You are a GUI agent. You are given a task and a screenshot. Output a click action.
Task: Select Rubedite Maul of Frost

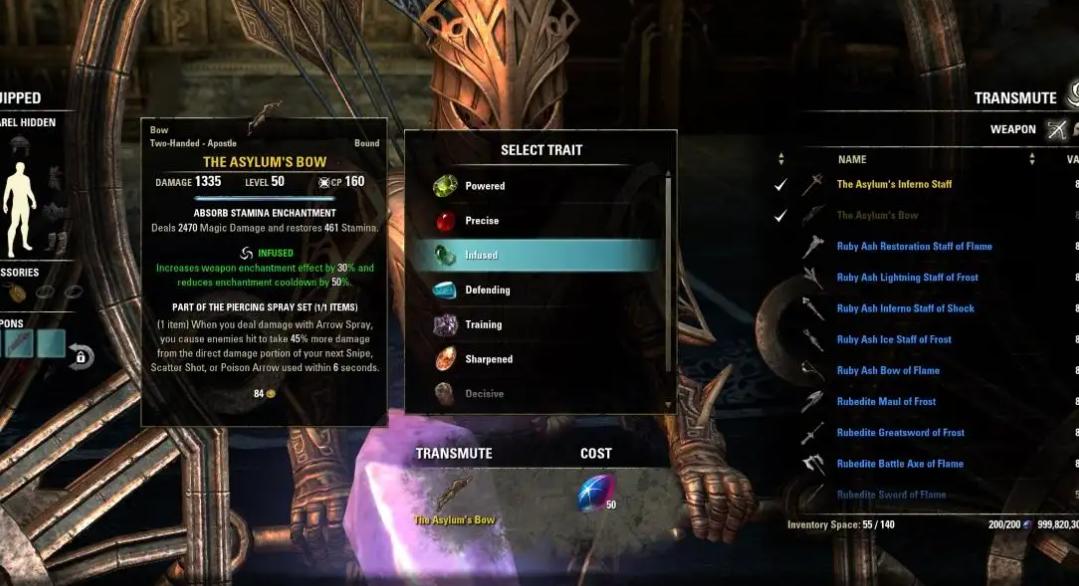coord(886,401)
